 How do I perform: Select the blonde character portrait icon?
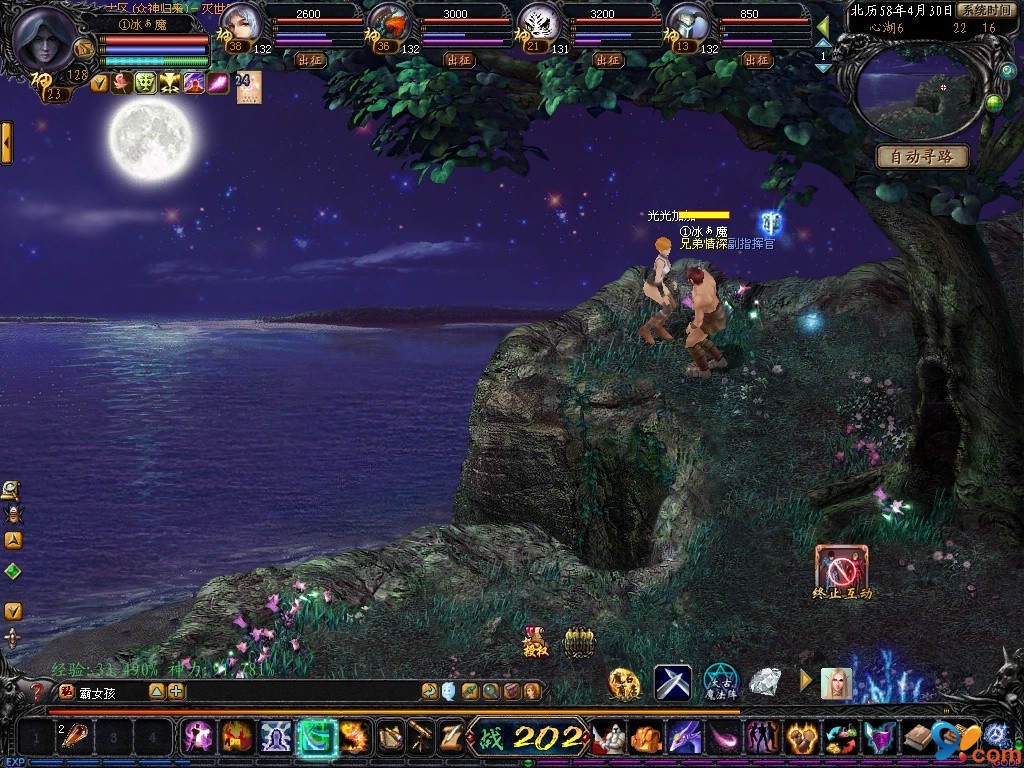point(836,683)
